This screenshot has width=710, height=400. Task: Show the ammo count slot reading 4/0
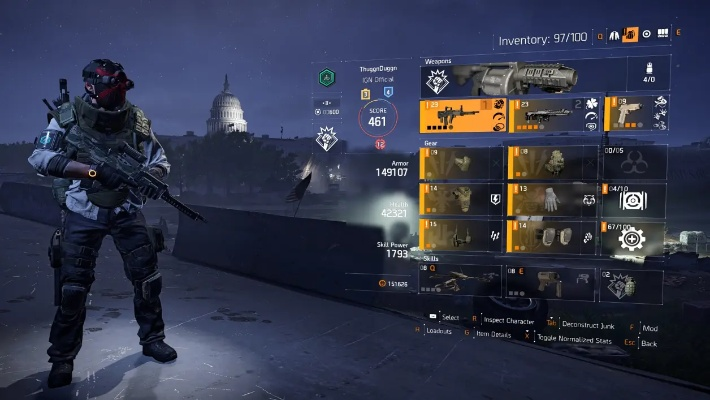click(x=646, y=74)
